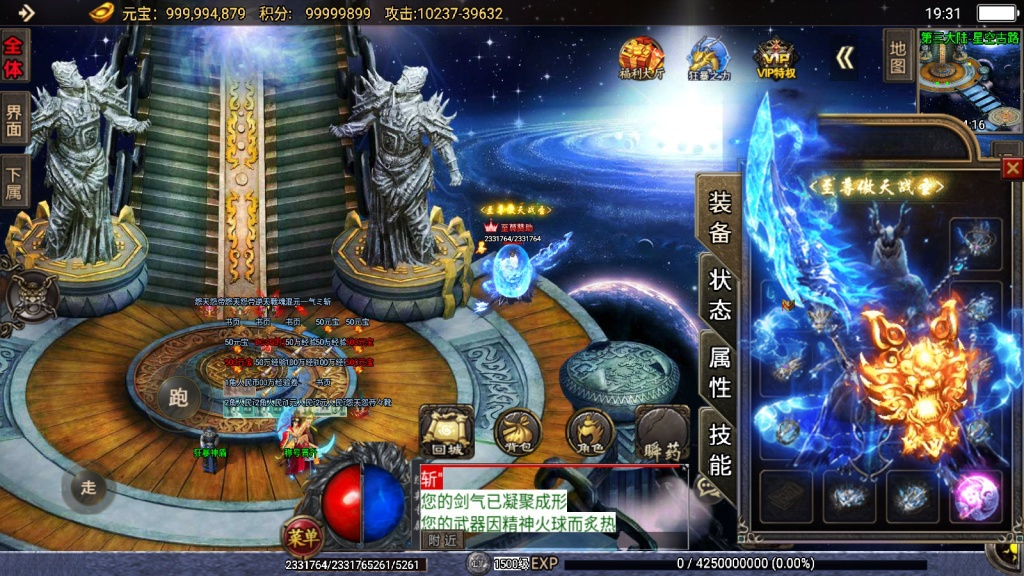Select the 全体 side tab
The width and height of the screenshot is (1024, 576).
click(x=14, y=59)
